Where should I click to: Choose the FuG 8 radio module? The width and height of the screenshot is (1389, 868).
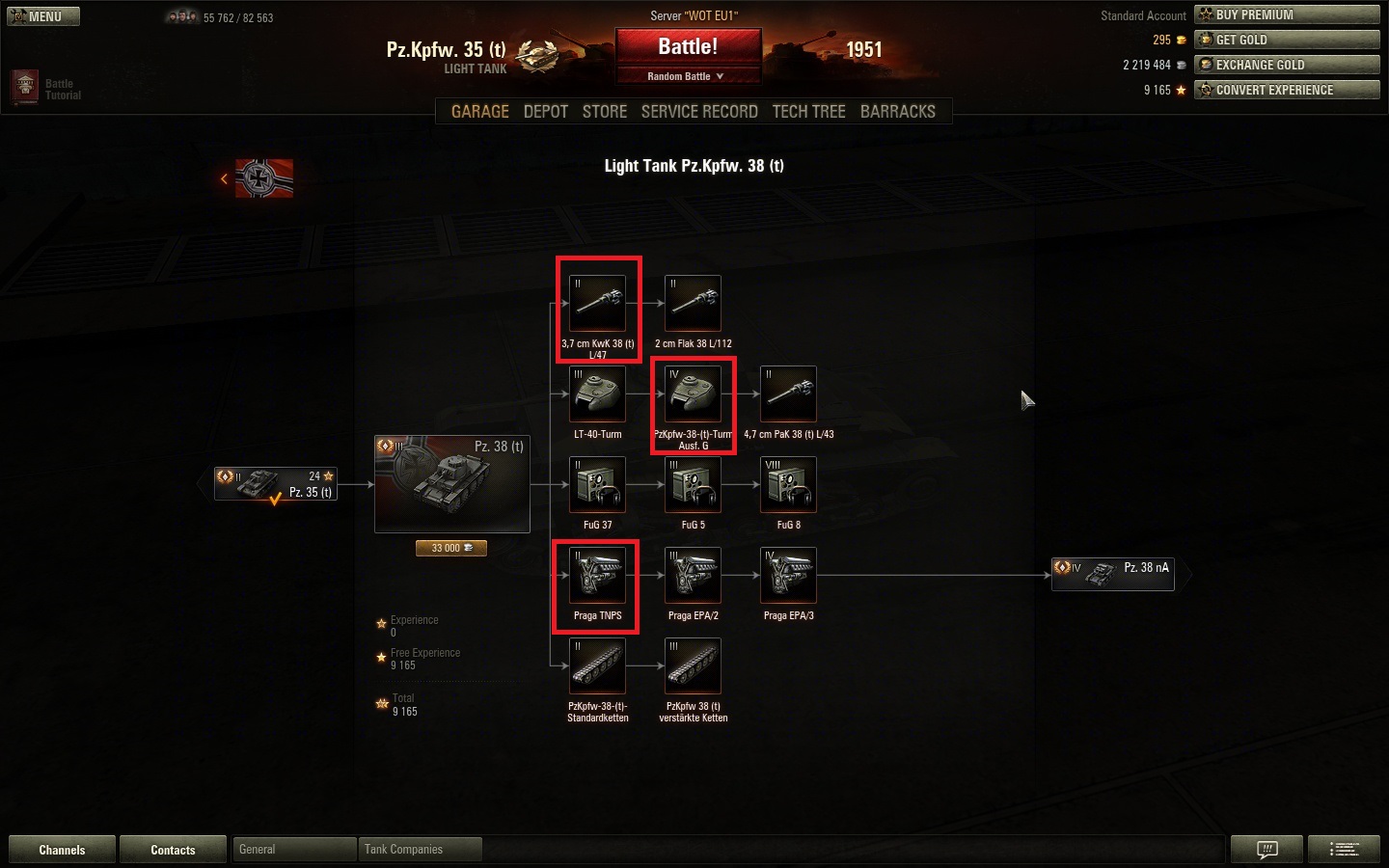pyautogui.click(x=788, y=485)
